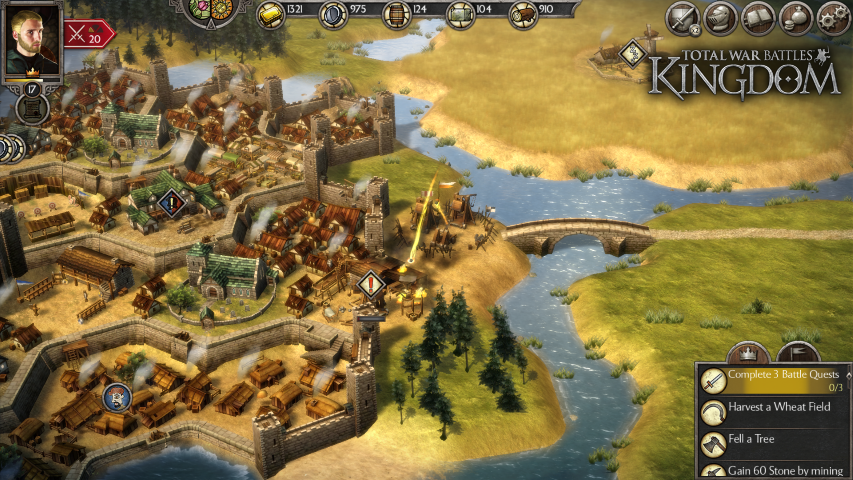
Task: Click the gold coins resource icon
Action: [271, 14]
